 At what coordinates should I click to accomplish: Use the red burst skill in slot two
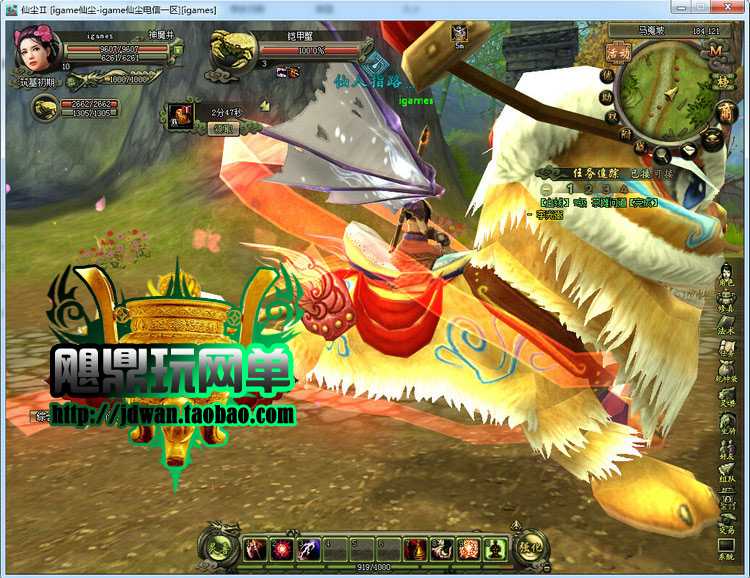(282, 548)
